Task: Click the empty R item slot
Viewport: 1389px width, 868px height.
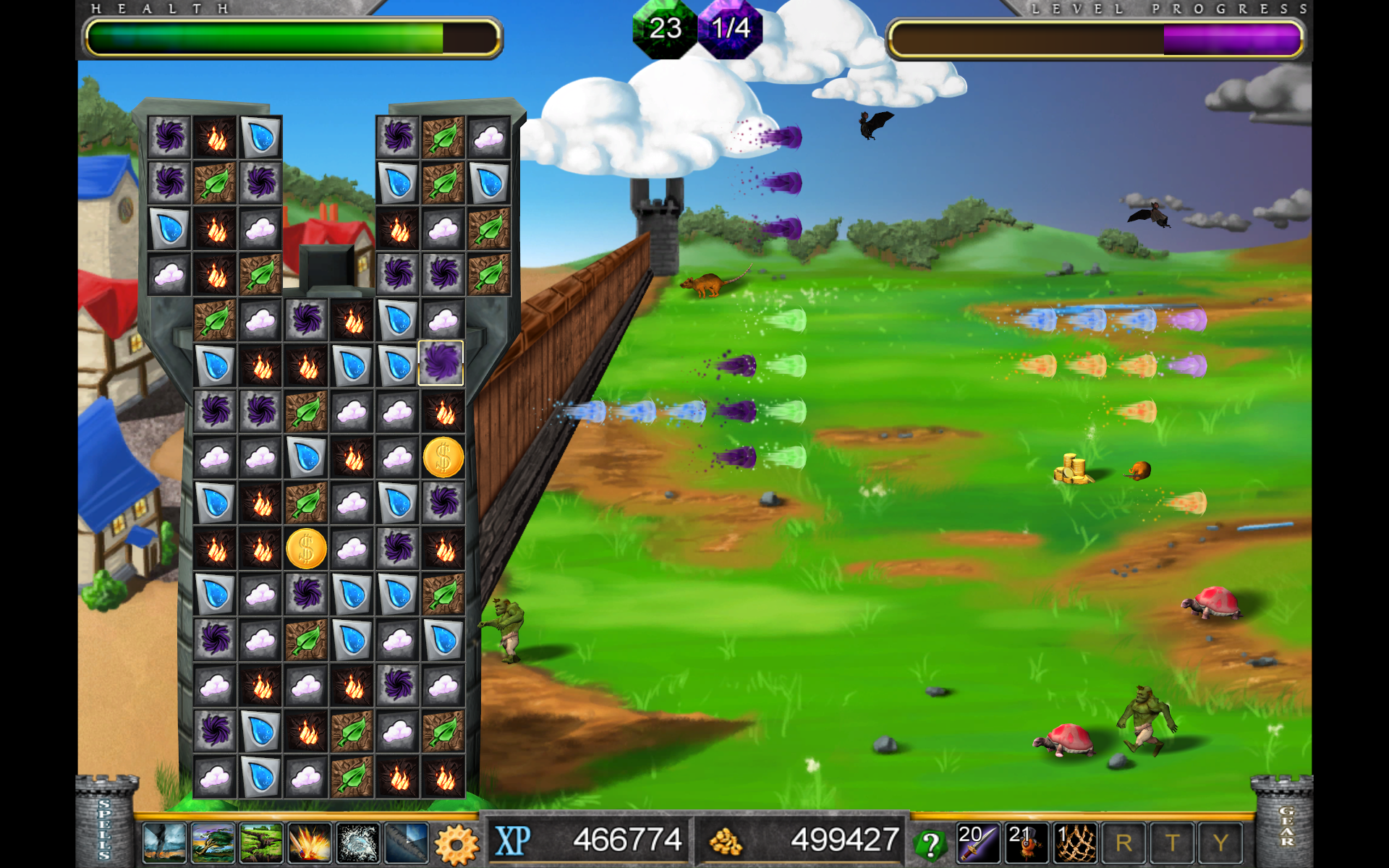Action: coord(1122,841)
